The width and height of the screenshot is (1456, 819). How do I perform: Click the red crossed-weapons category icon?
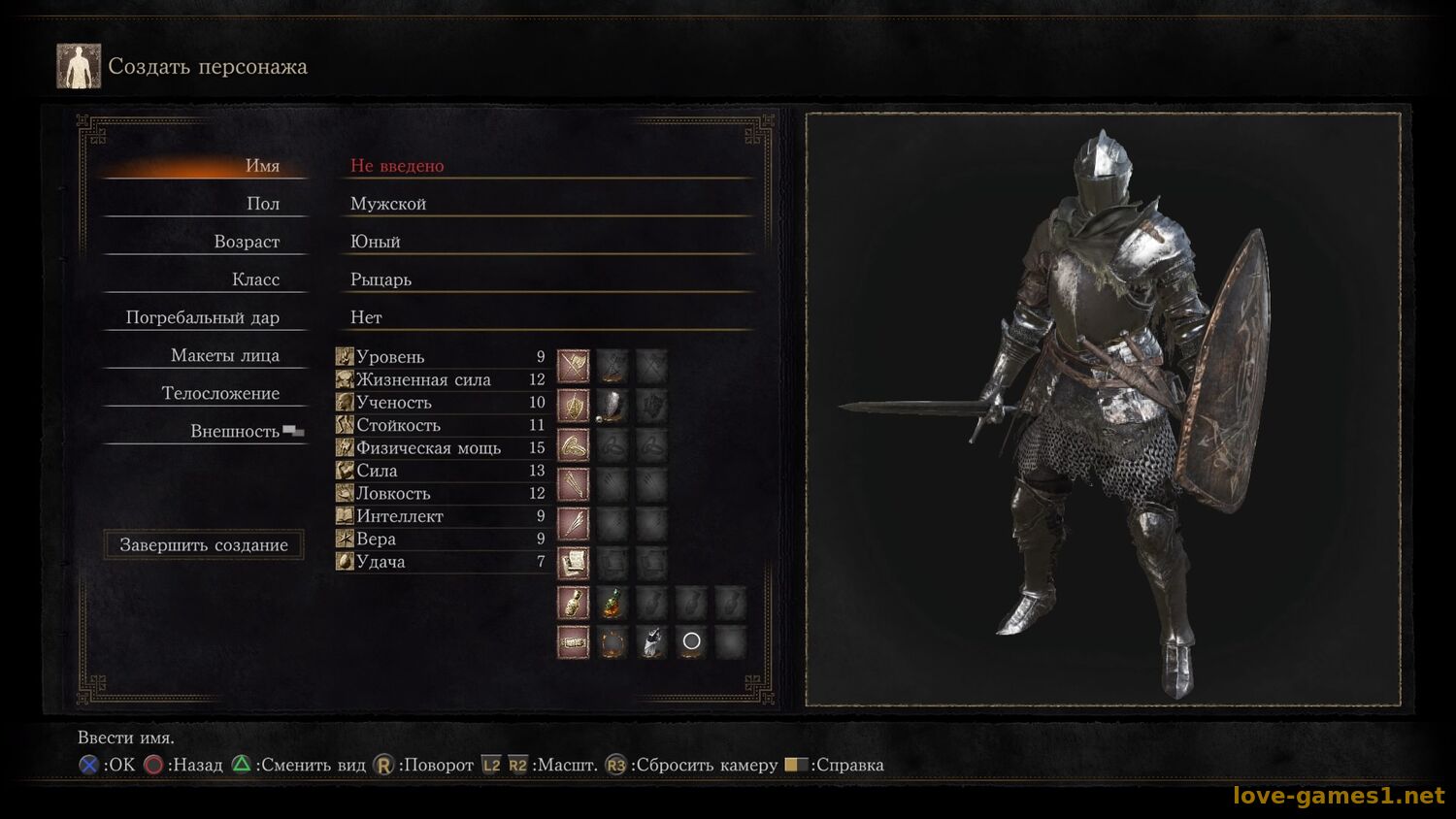[x=573, y=366]
